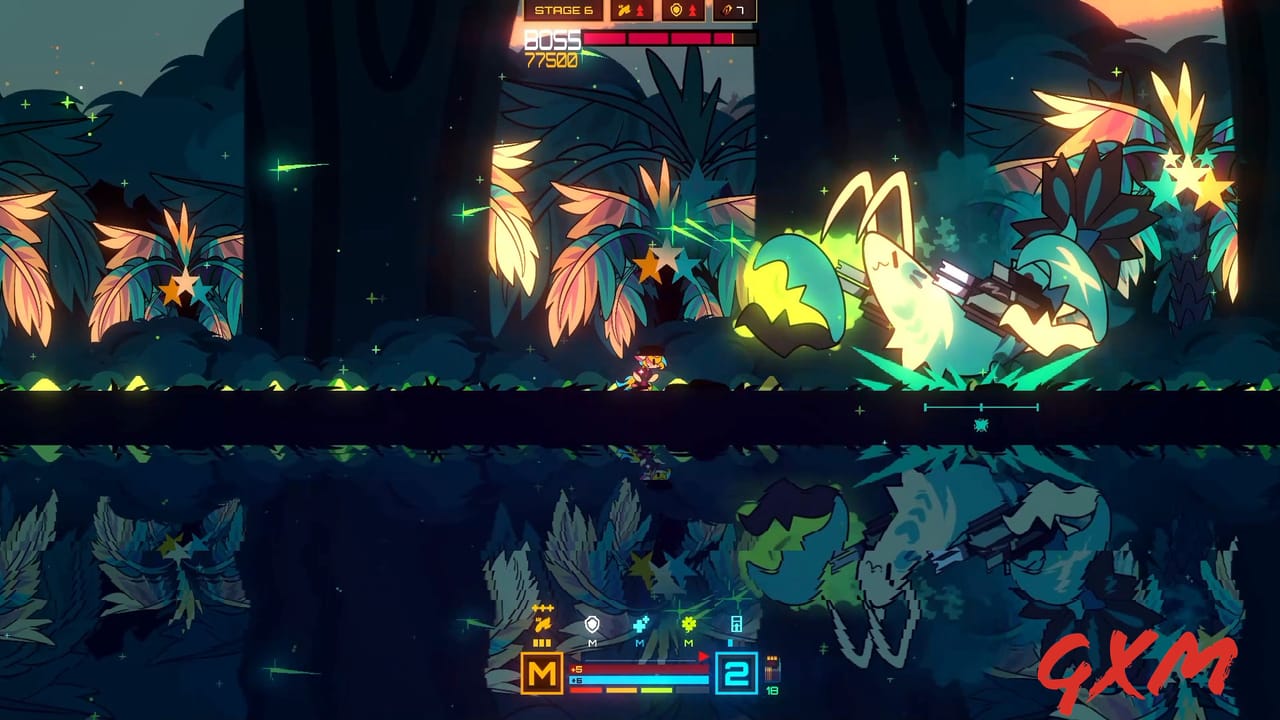Viewport: 1280px width, 720px height.
Task: Toggle the yellow M weapon slot
Action: 542,673
